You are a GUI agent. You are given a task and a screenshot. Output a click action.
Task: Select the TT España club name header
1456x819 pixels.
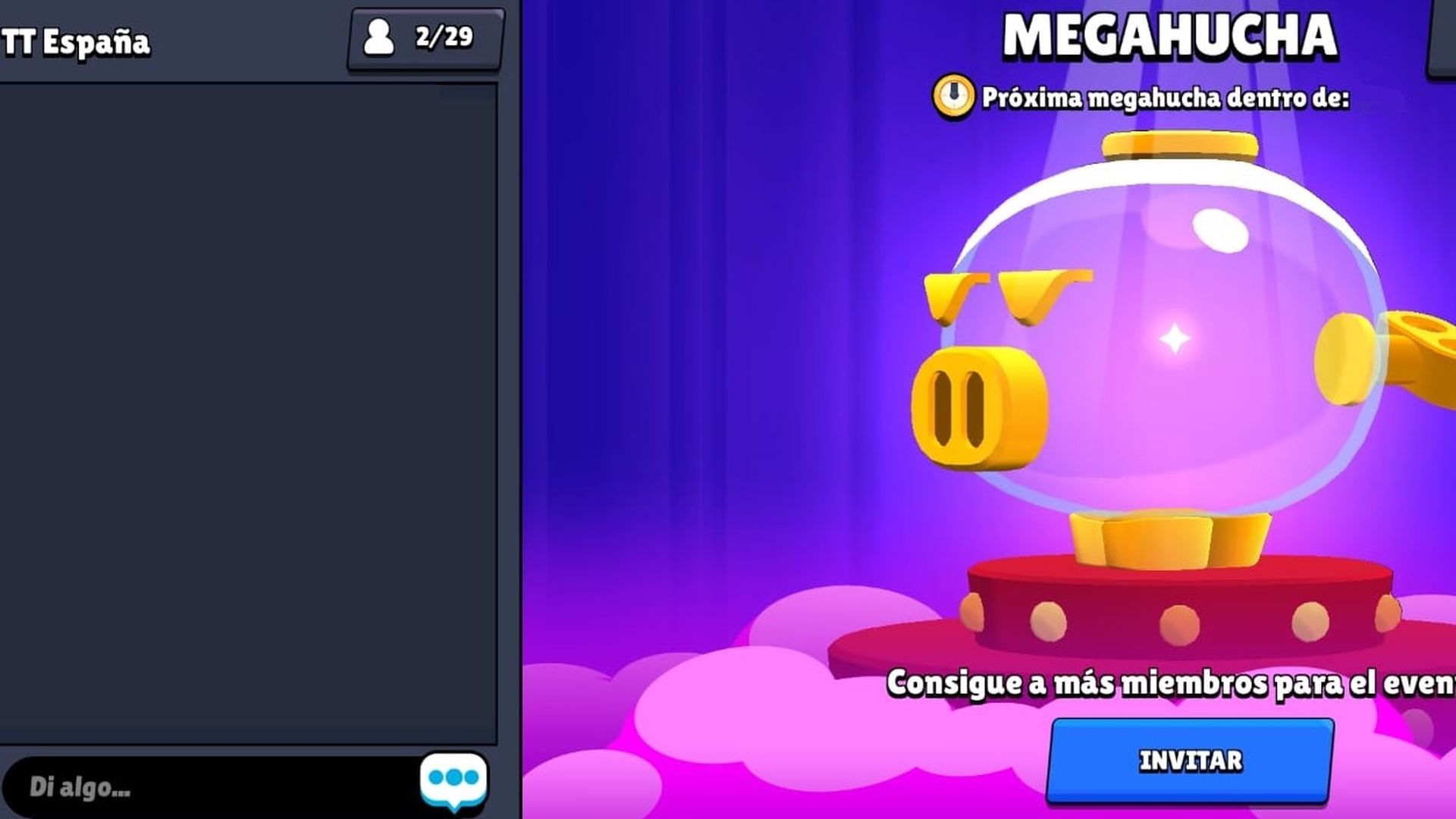(76, 42)
